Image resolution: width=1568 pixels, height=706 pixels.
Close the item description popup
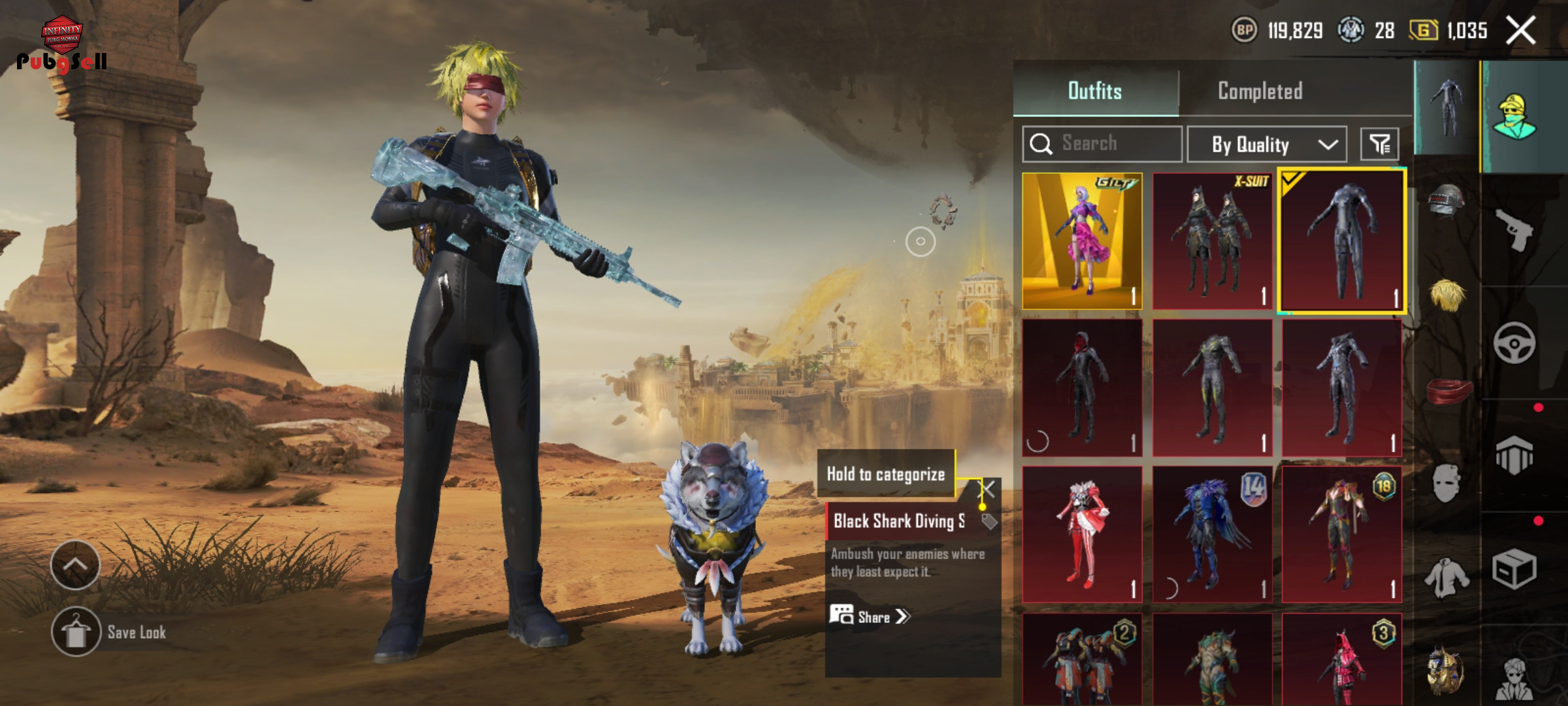[987, 489]
